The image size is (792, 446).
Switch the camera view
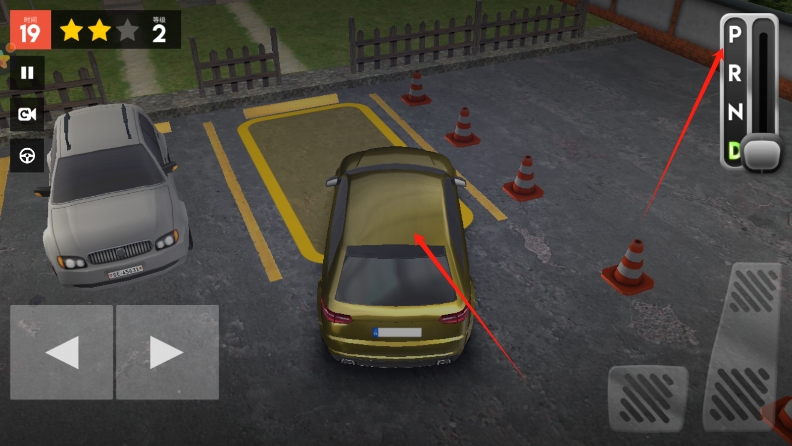coord(27,114)
